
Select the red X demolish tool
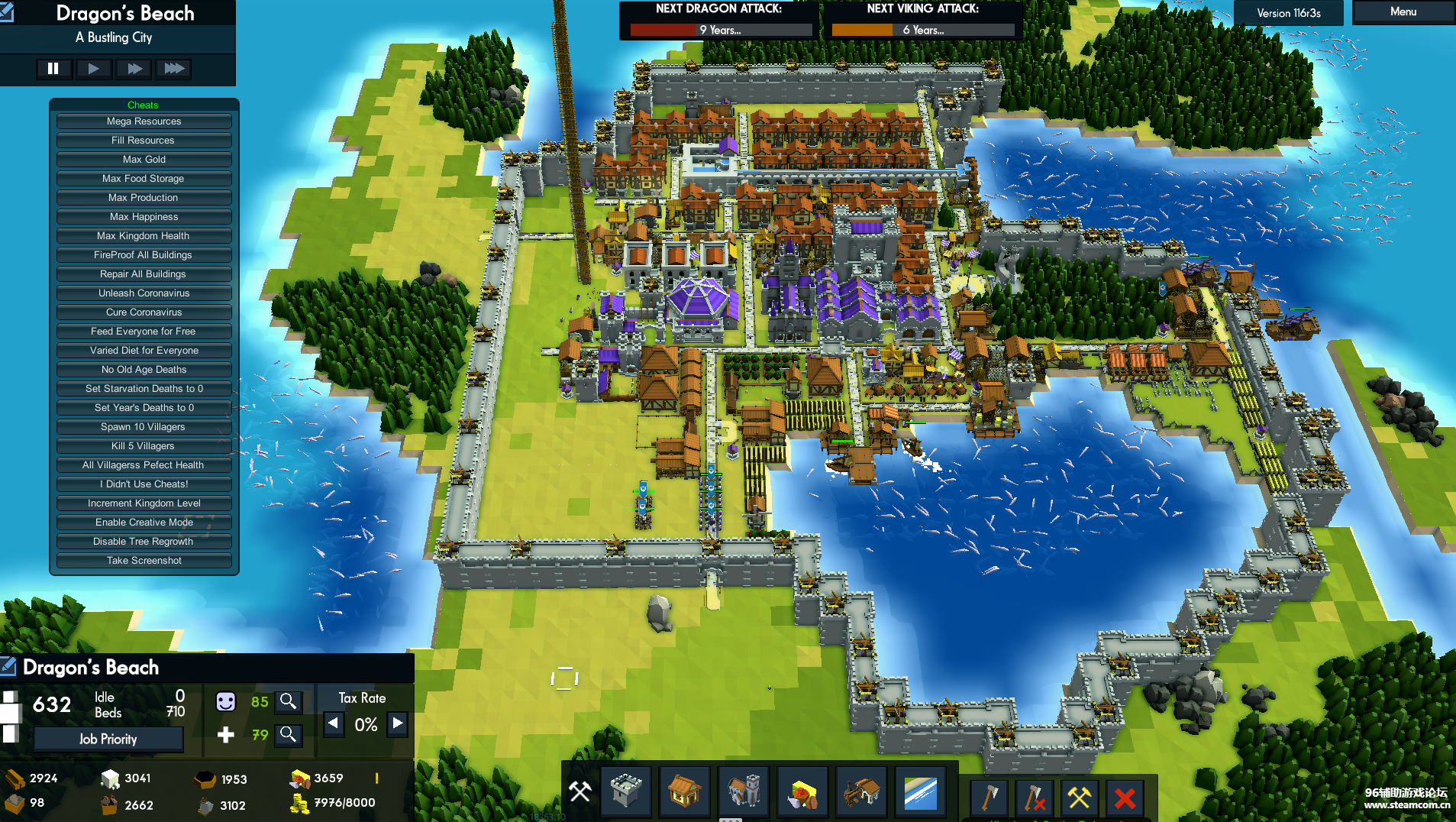(1124, 798)
